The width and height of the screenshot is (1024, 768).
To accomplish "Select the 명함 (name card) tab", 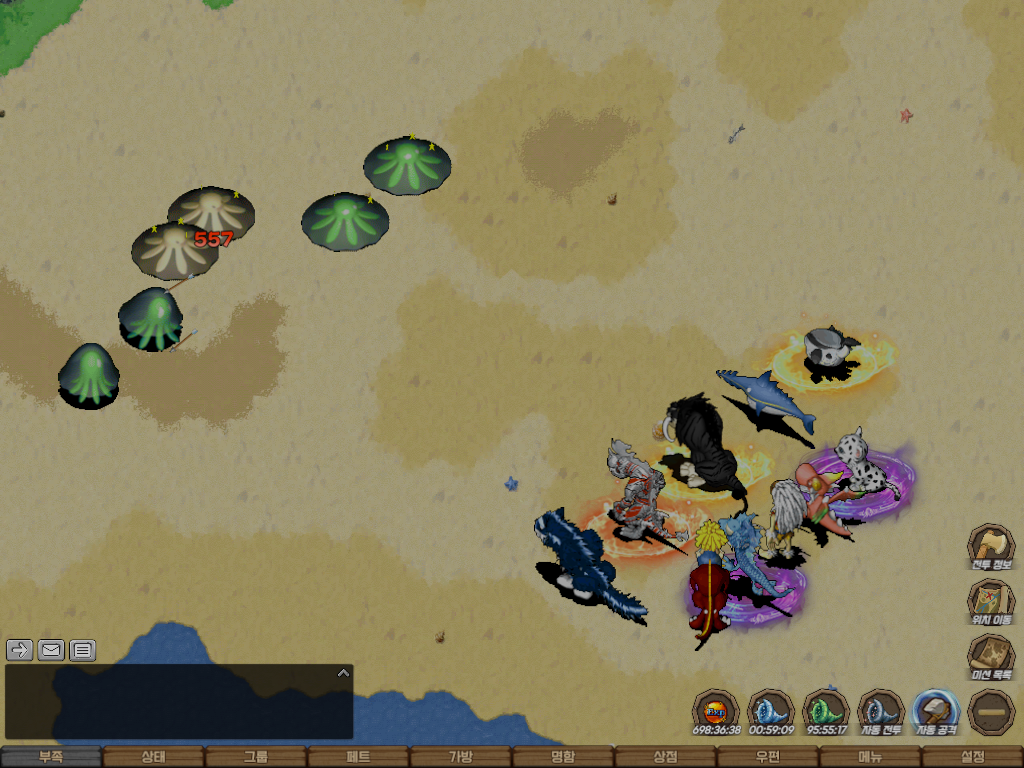I will click(x=563, y=757).
